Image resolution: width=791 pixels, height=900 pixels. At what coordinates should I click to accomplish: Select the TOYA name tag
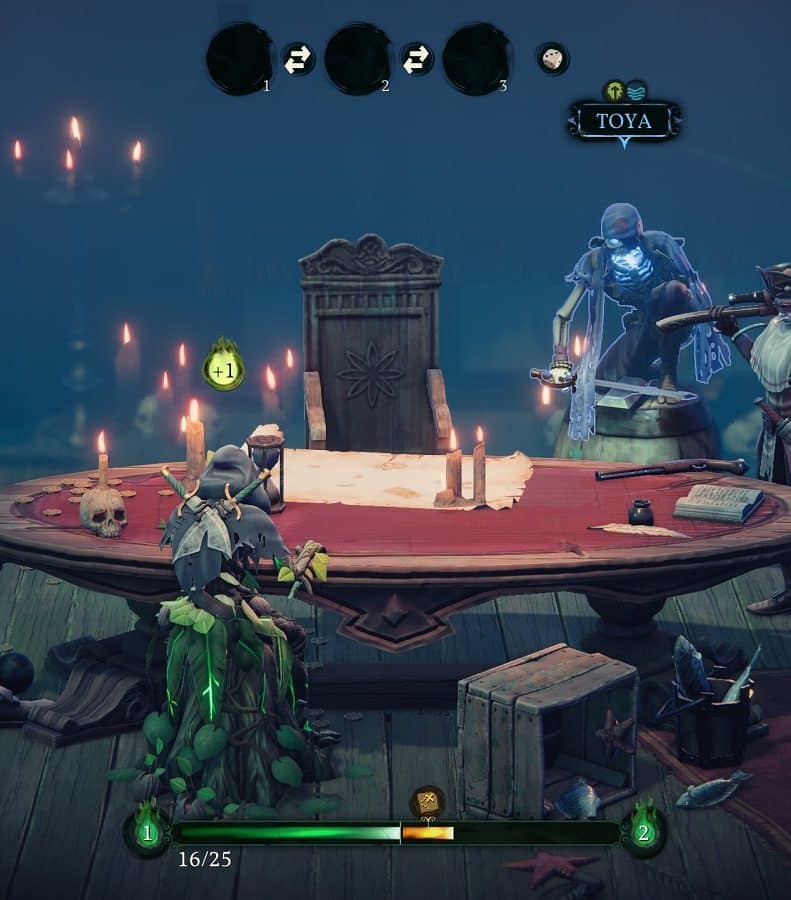click(624, 122)
